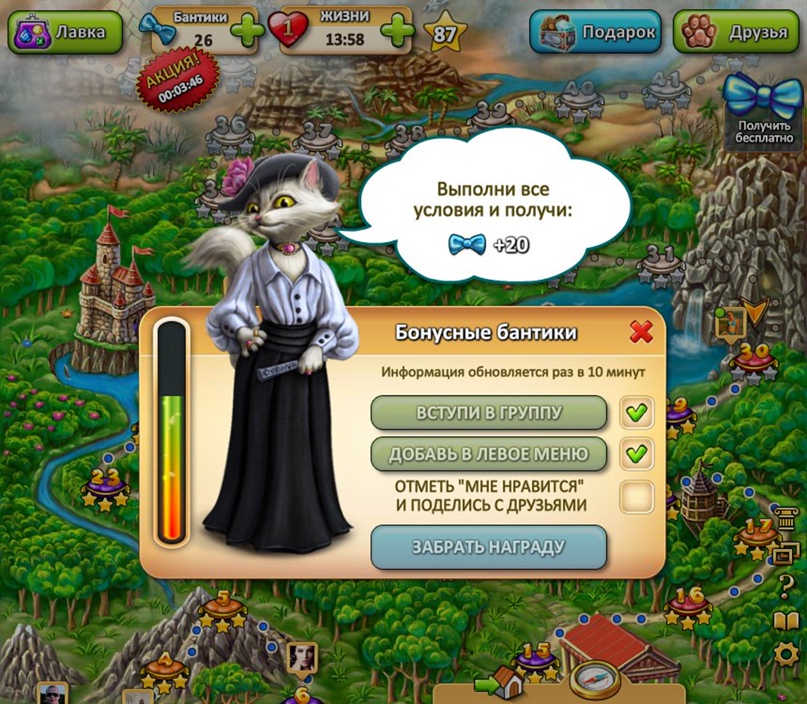Click the star counter showing 87
The image size is (807, 704).
click(444, 34)
